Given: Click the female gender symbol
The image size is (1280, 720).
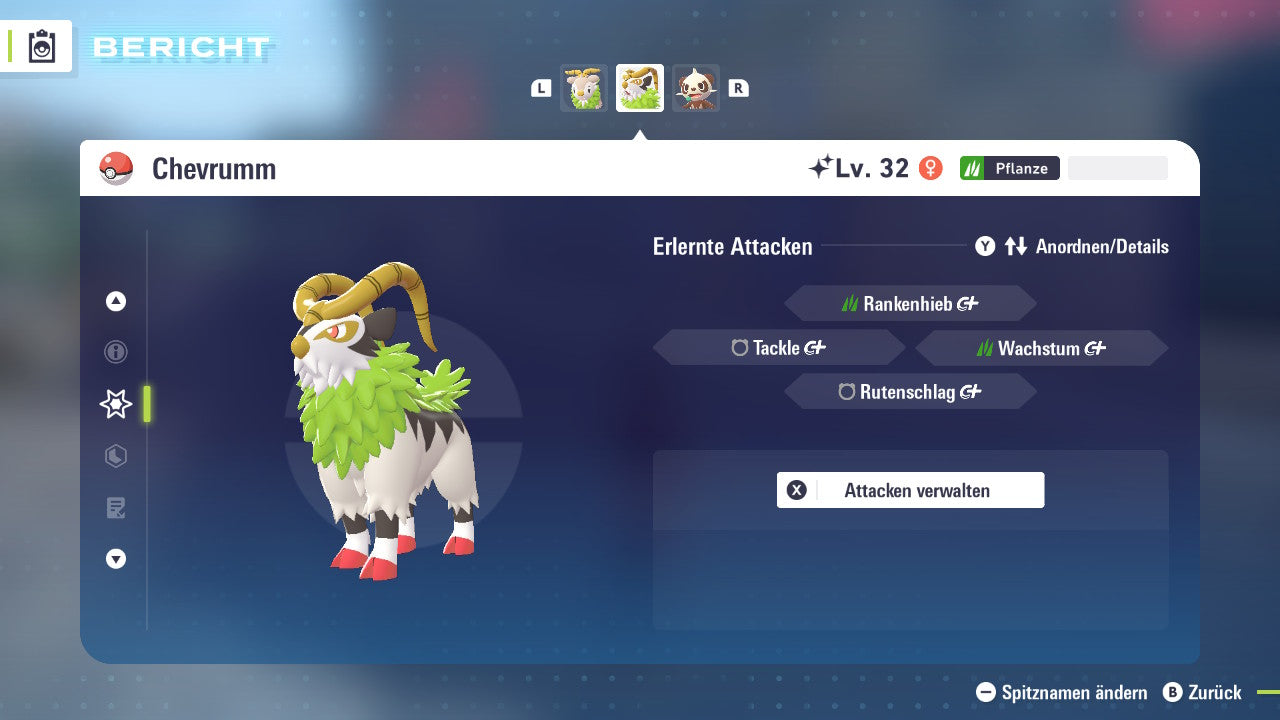Looking at the screenshot, I should coord(932,168).
